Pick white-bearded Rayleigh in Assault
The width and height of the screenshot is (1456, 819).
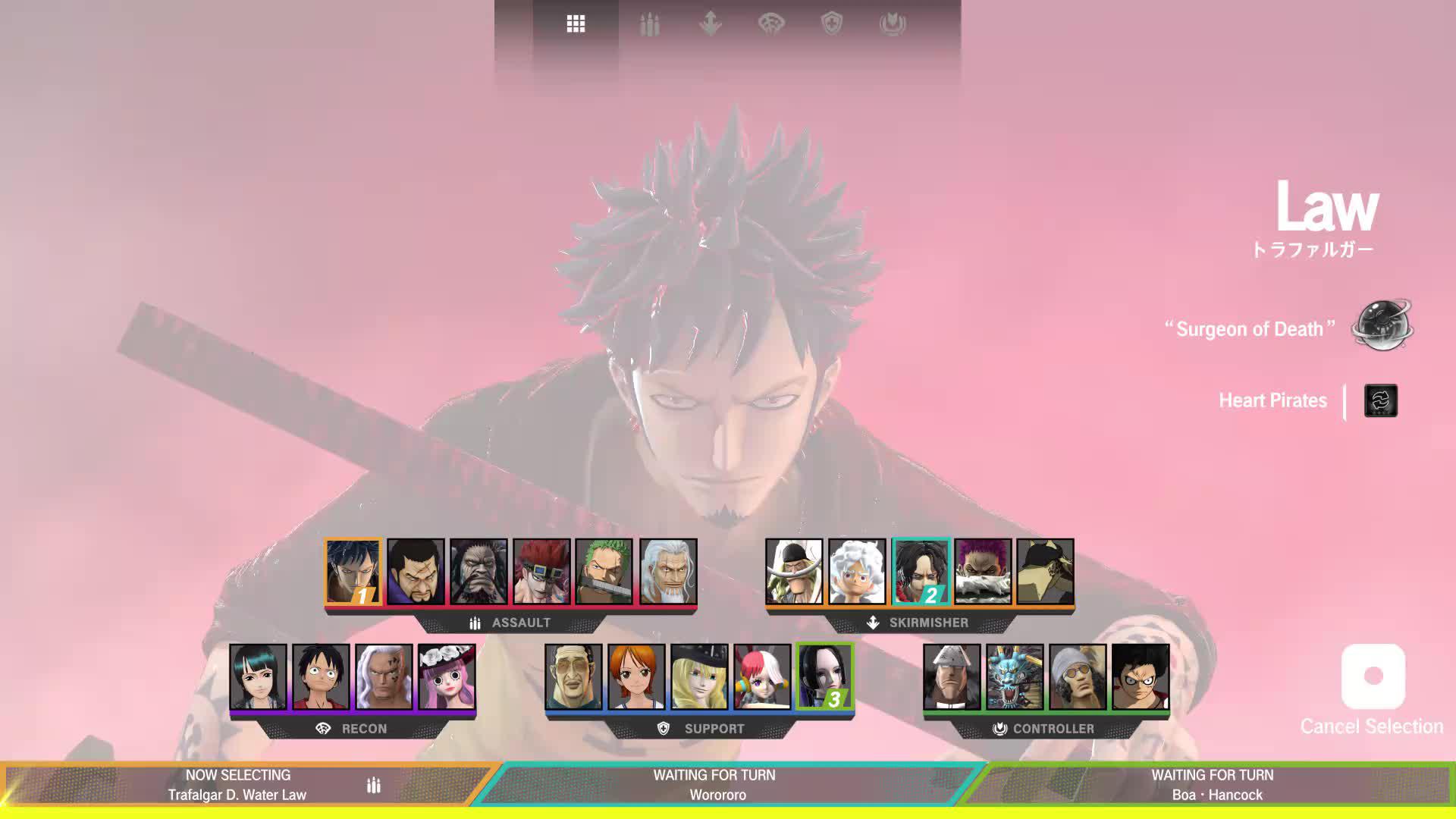(667, 572)
